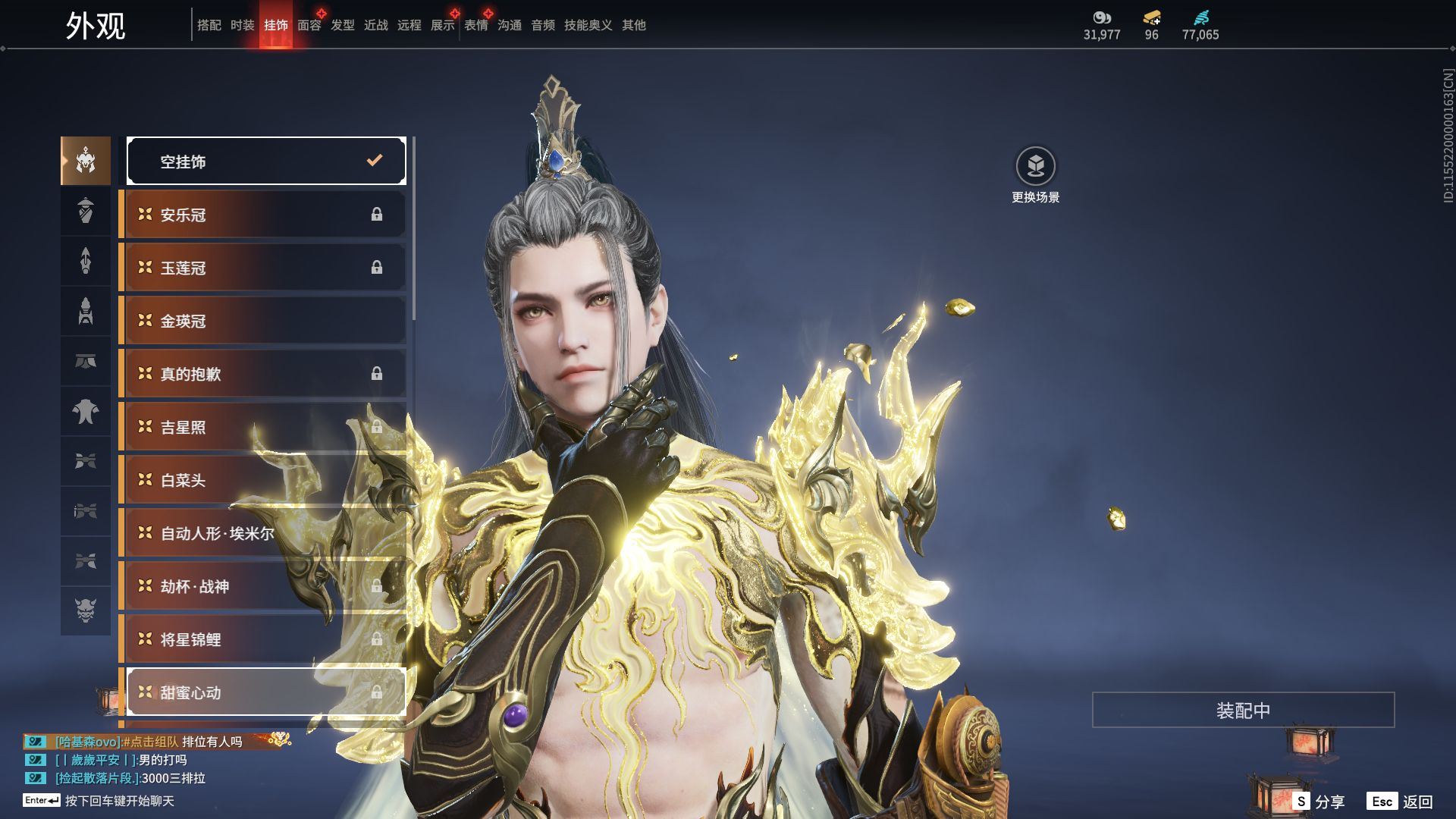
Task: Select the 其他 tab
Action: (x=633, y=25)
